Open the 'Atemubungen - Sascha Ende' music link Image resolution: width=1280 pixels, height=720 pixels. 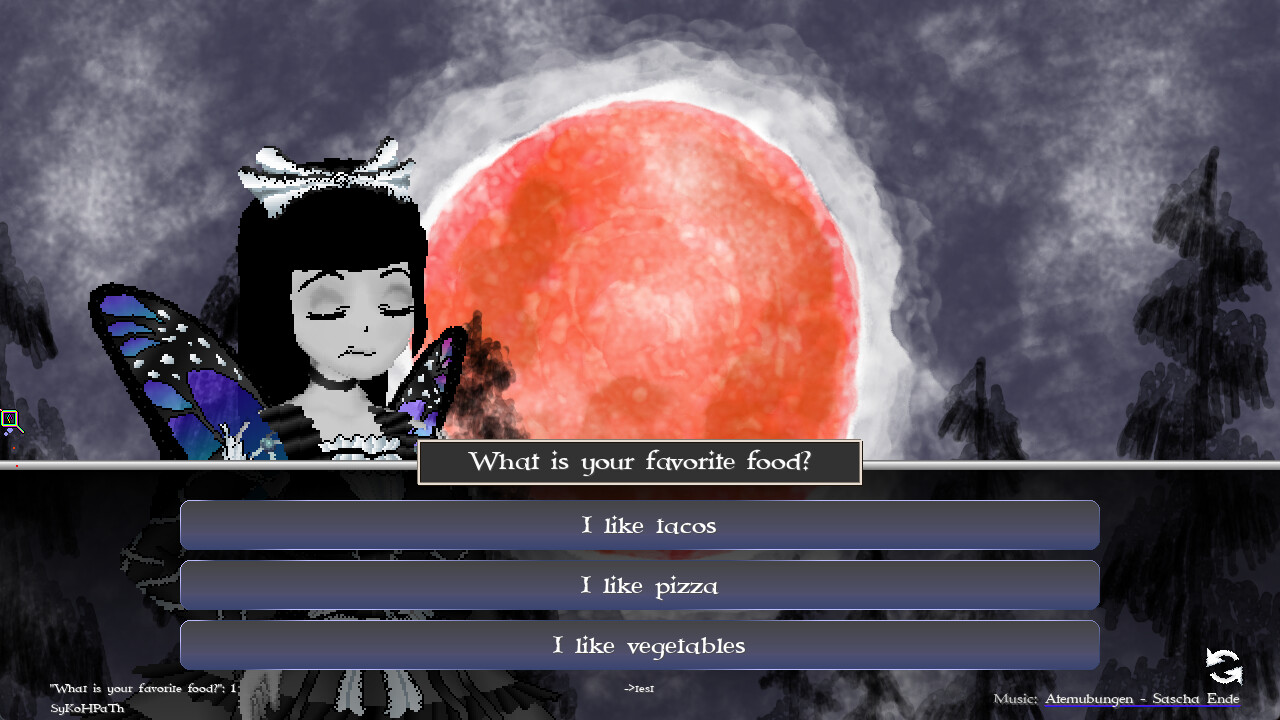(x=1142, y=698)
